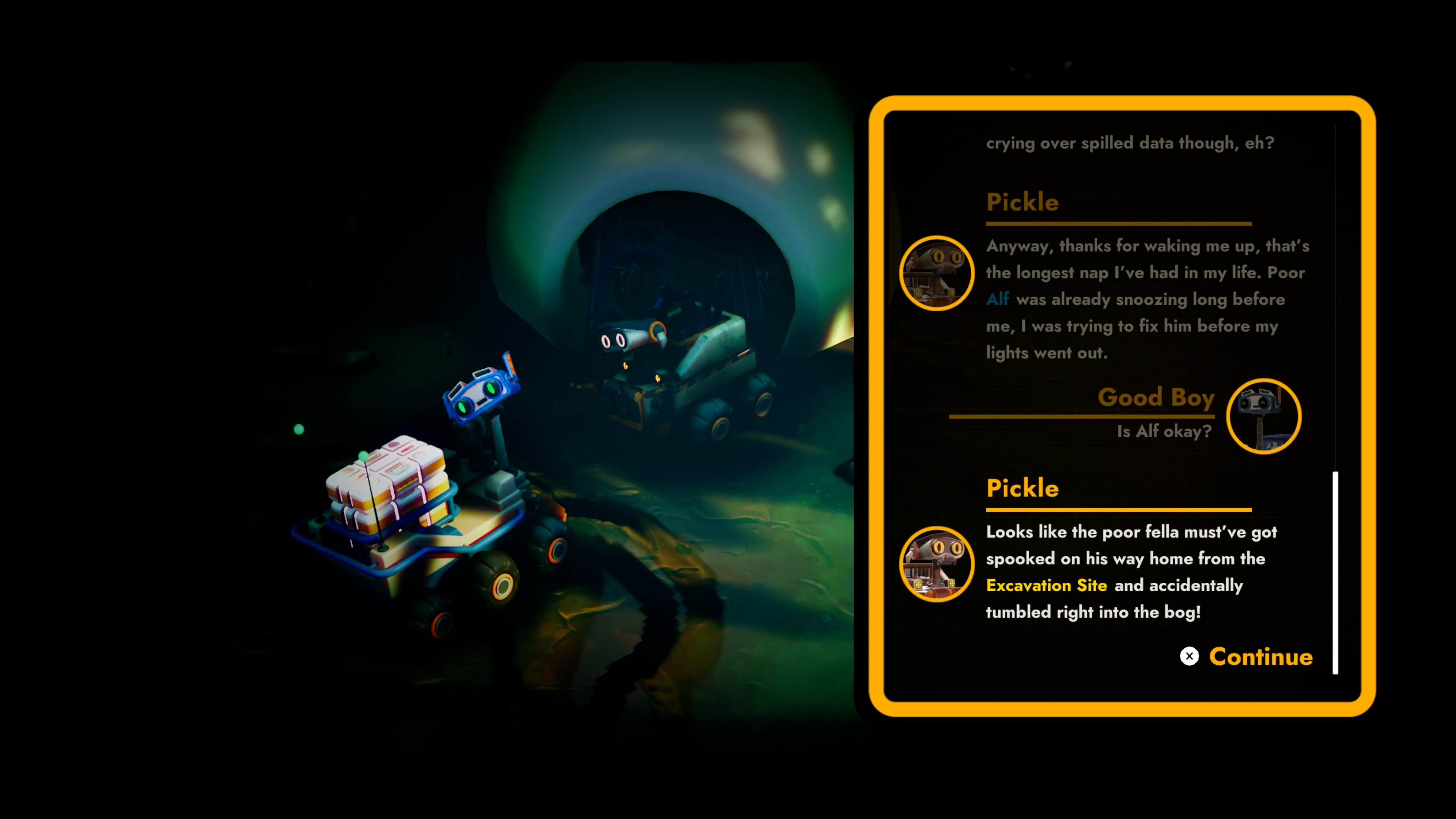Click the 'crying over spilled data' text
Viewport: 1456px width, 819px height.
pyautogui.click(x=1130, y=143)
